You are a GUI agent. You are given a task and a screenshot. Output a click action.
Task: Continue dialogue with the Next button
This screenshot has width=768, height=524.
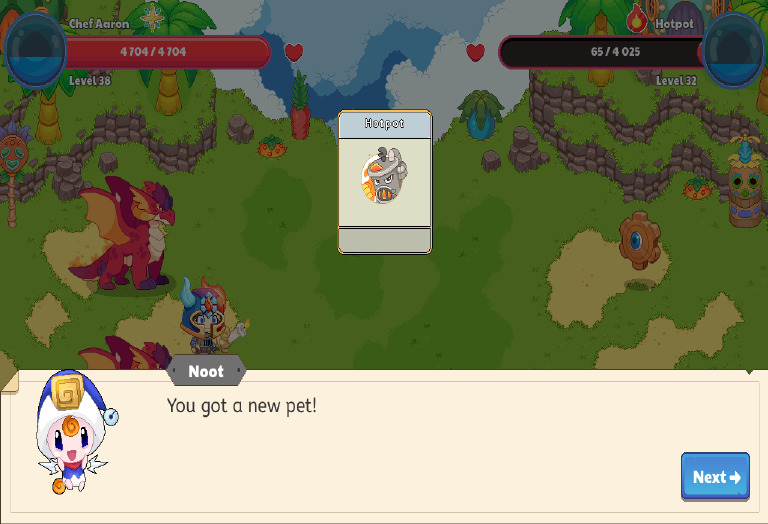pyautogui.click(x=715, y=476)
